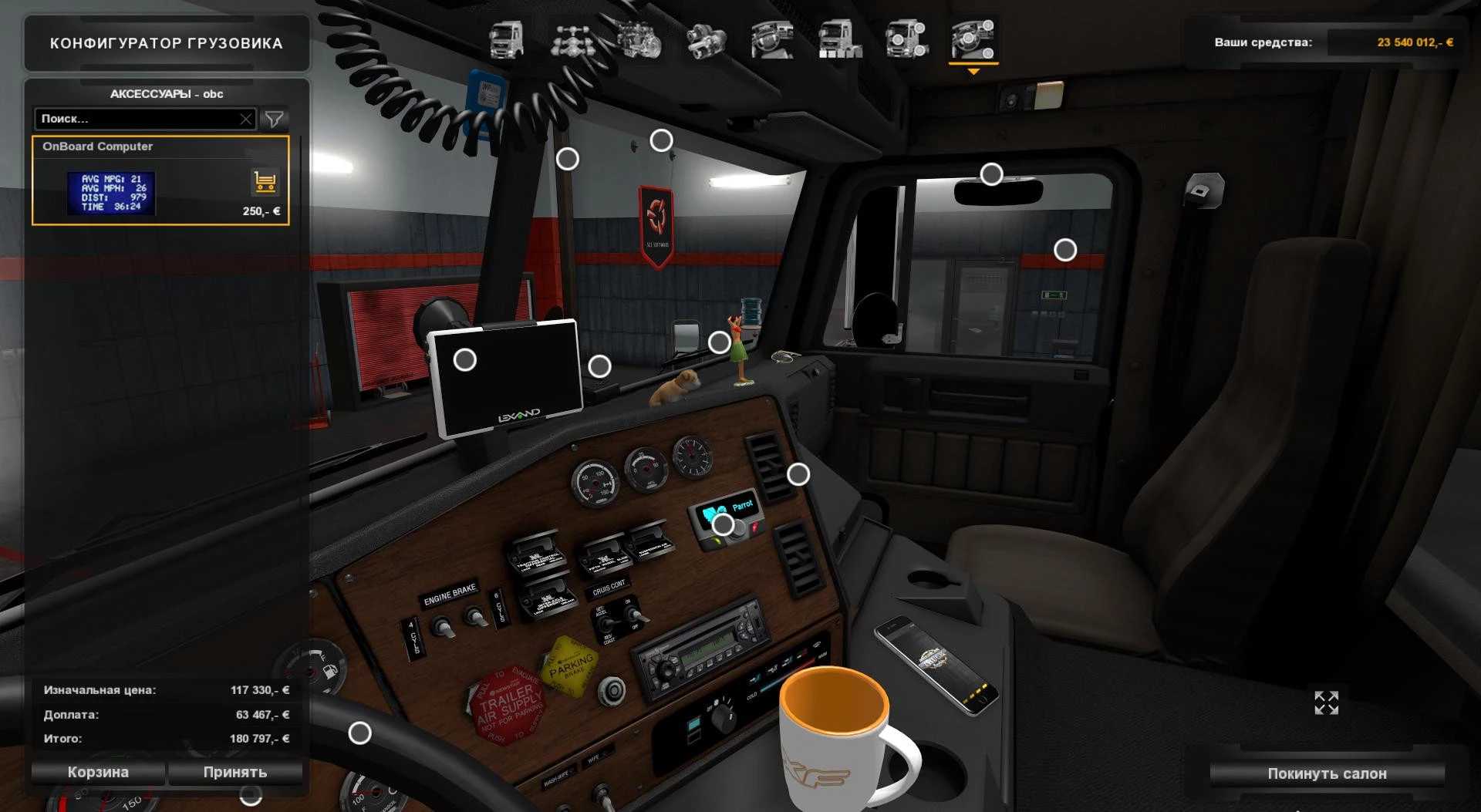Leave the cabin via Покинуть салон
Viewport: 1481px width, 812px height.
[x=1327, y=773]
